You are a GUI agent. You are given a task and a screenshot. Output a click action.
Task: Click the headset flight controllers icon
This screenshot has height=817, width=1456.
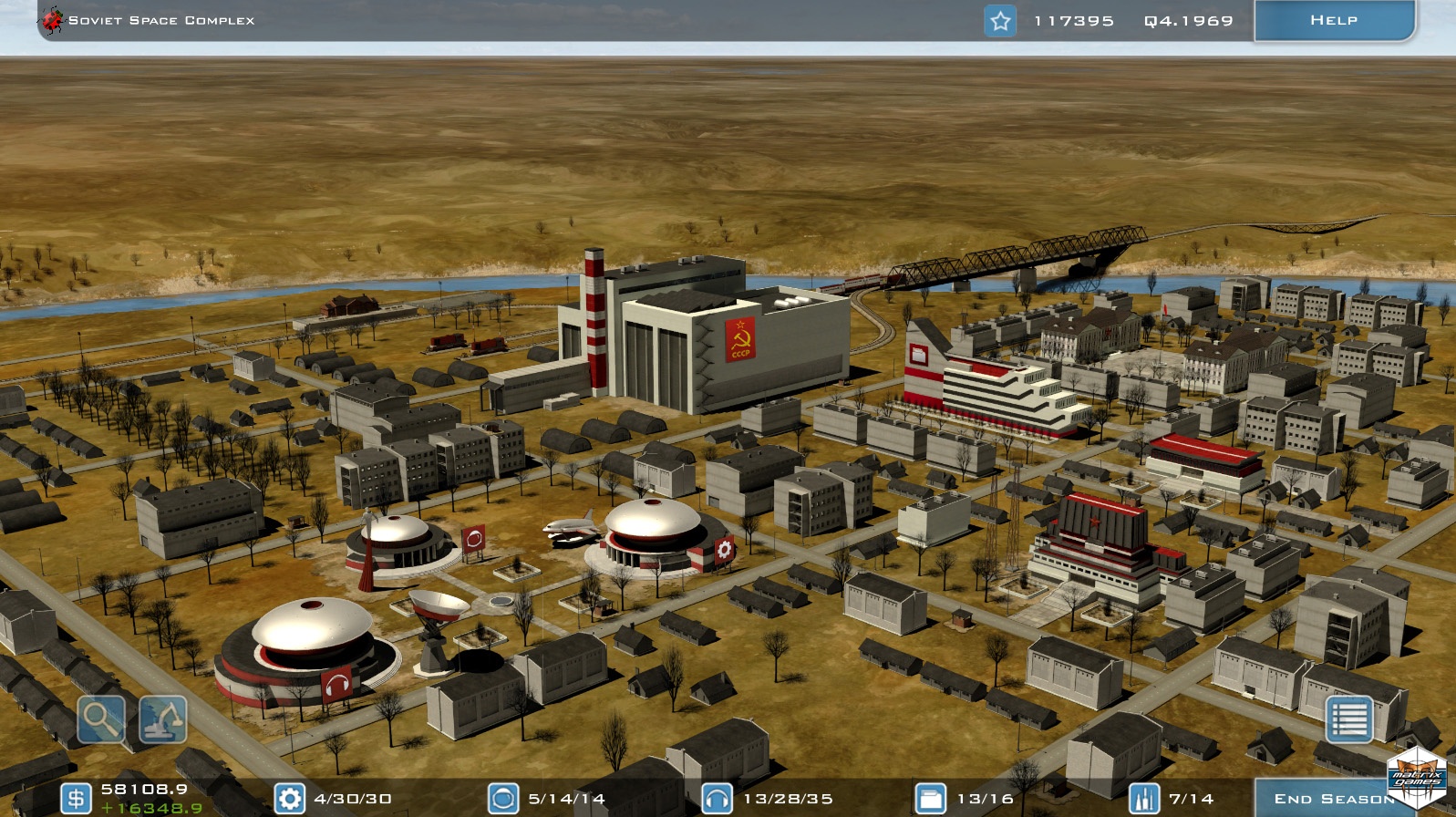click(718, 799)
